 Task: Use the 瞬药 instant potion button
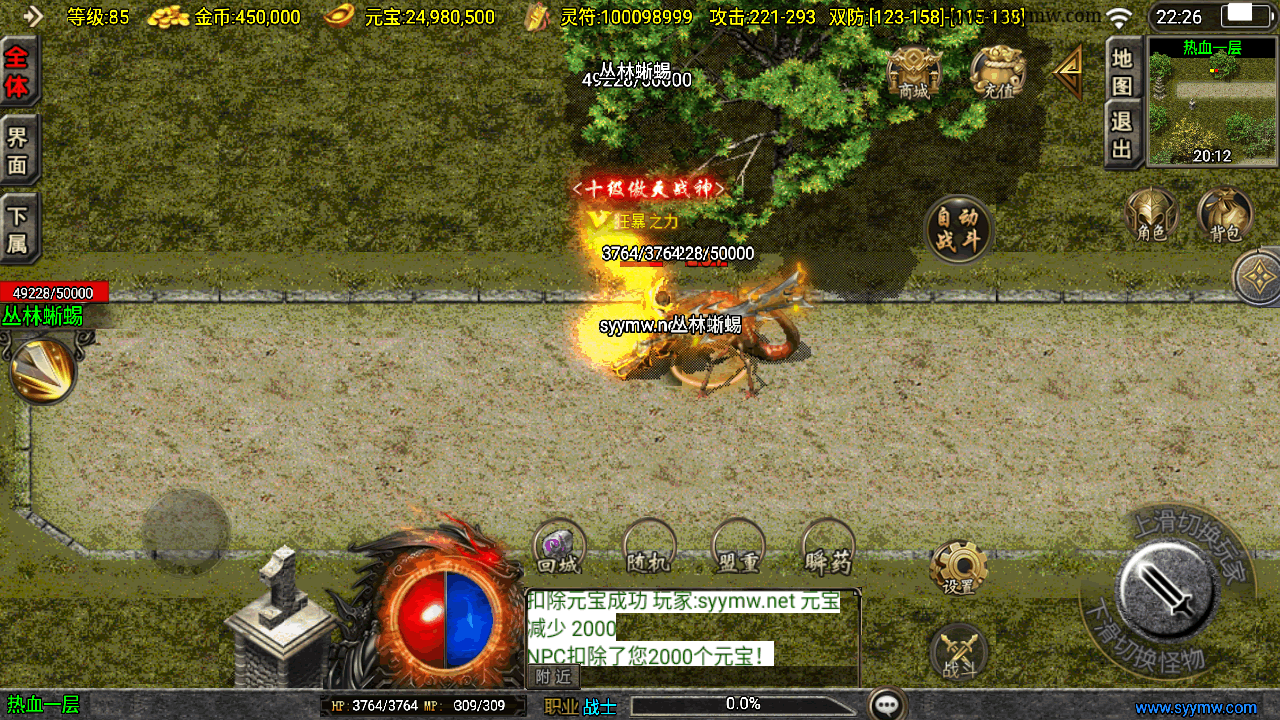pos(828,546)
